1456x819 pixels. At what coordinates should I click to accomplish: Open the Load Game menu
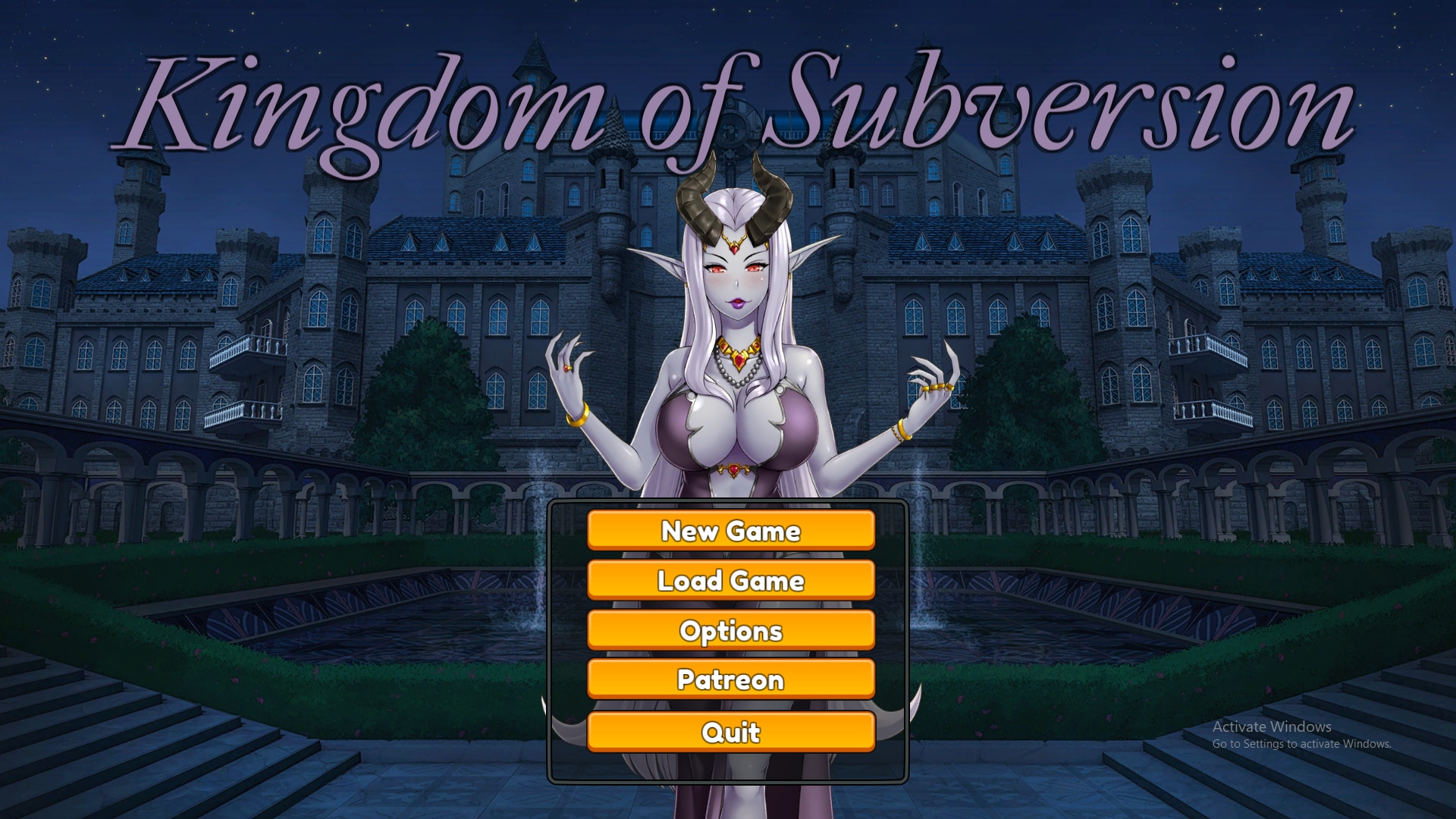click(x=730, y=580)
